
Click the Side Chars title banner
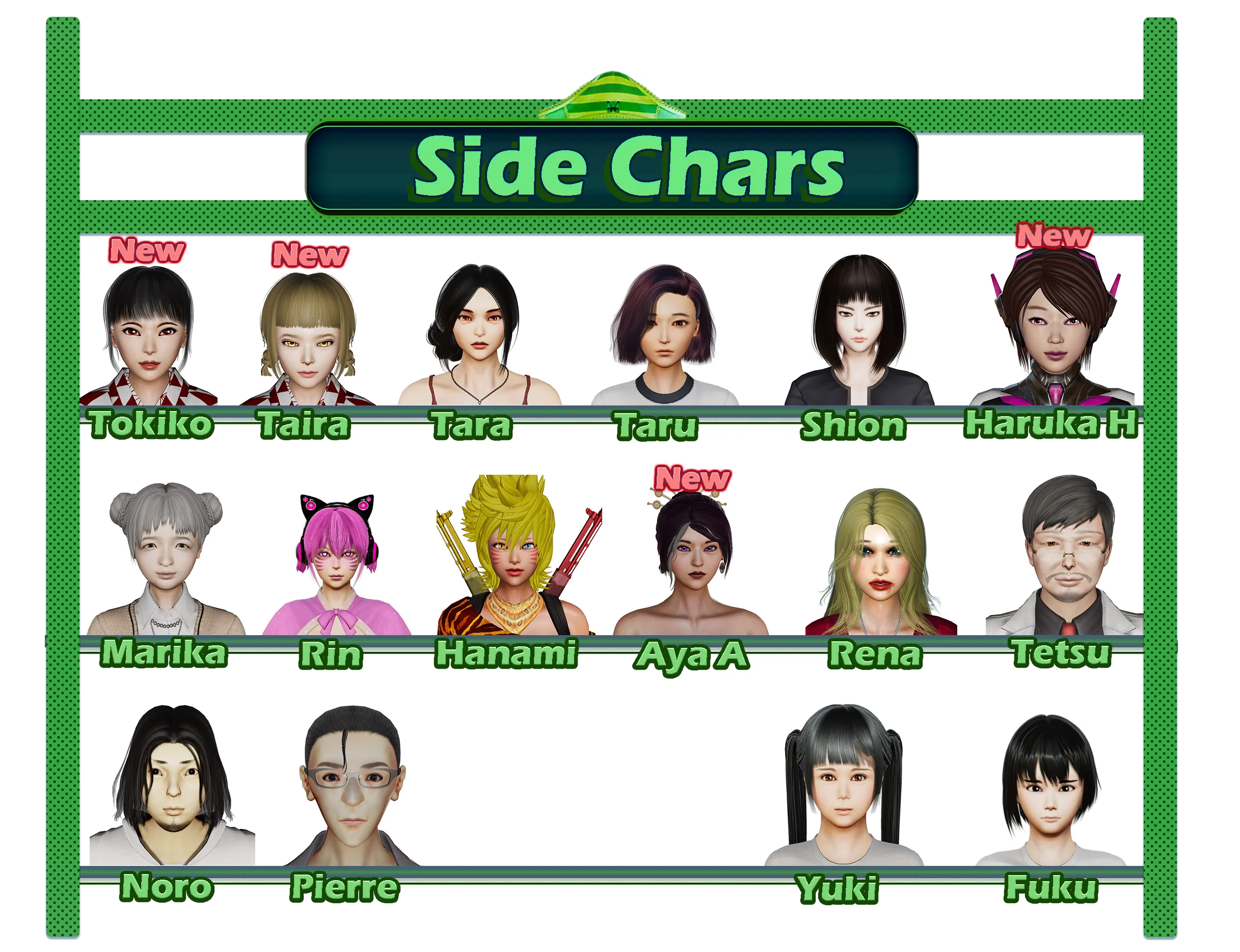tap(611, 168)
